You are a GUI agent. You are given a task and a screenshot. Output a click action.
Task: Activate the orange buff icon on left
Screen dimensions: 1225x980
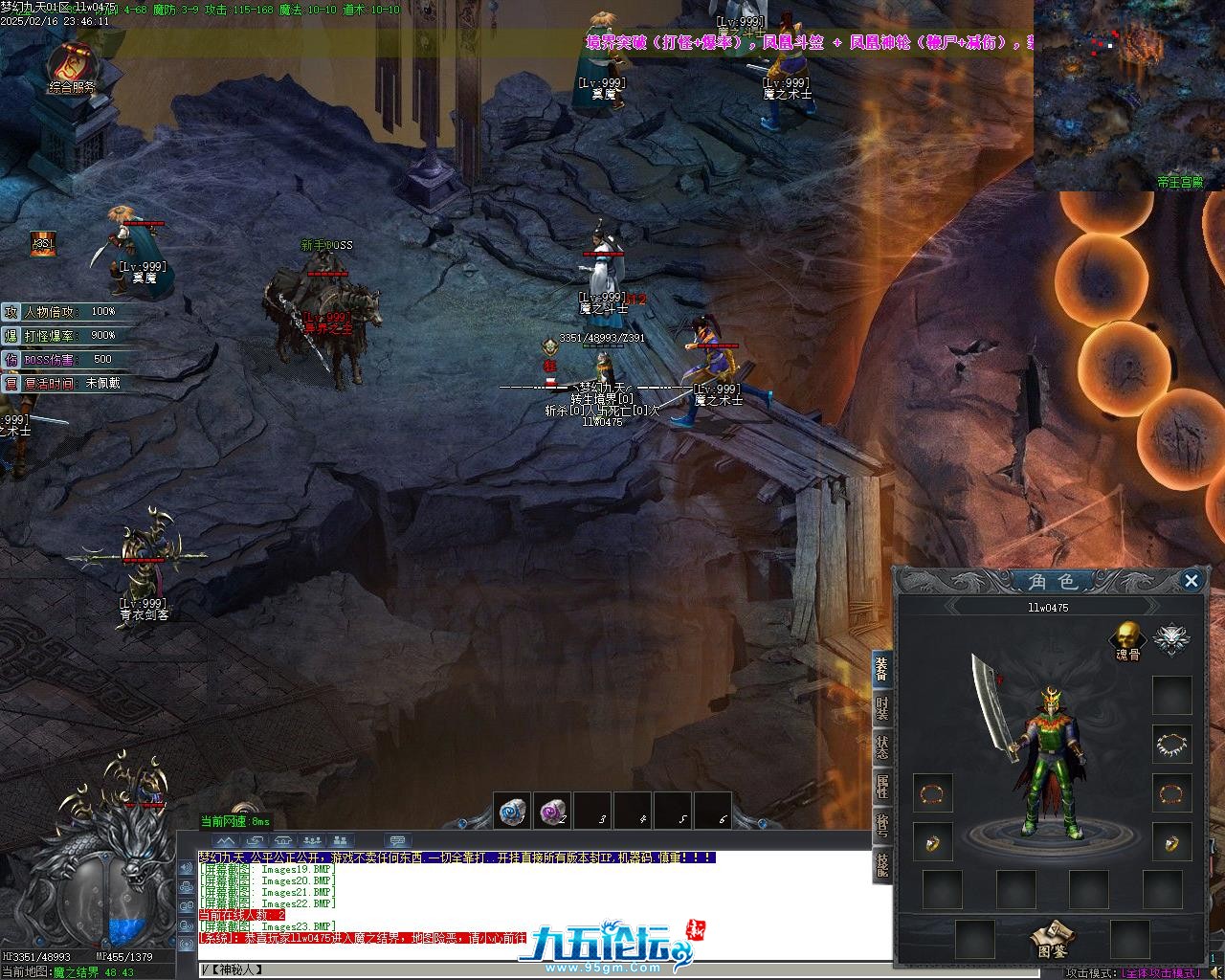[x=42, y=244]
